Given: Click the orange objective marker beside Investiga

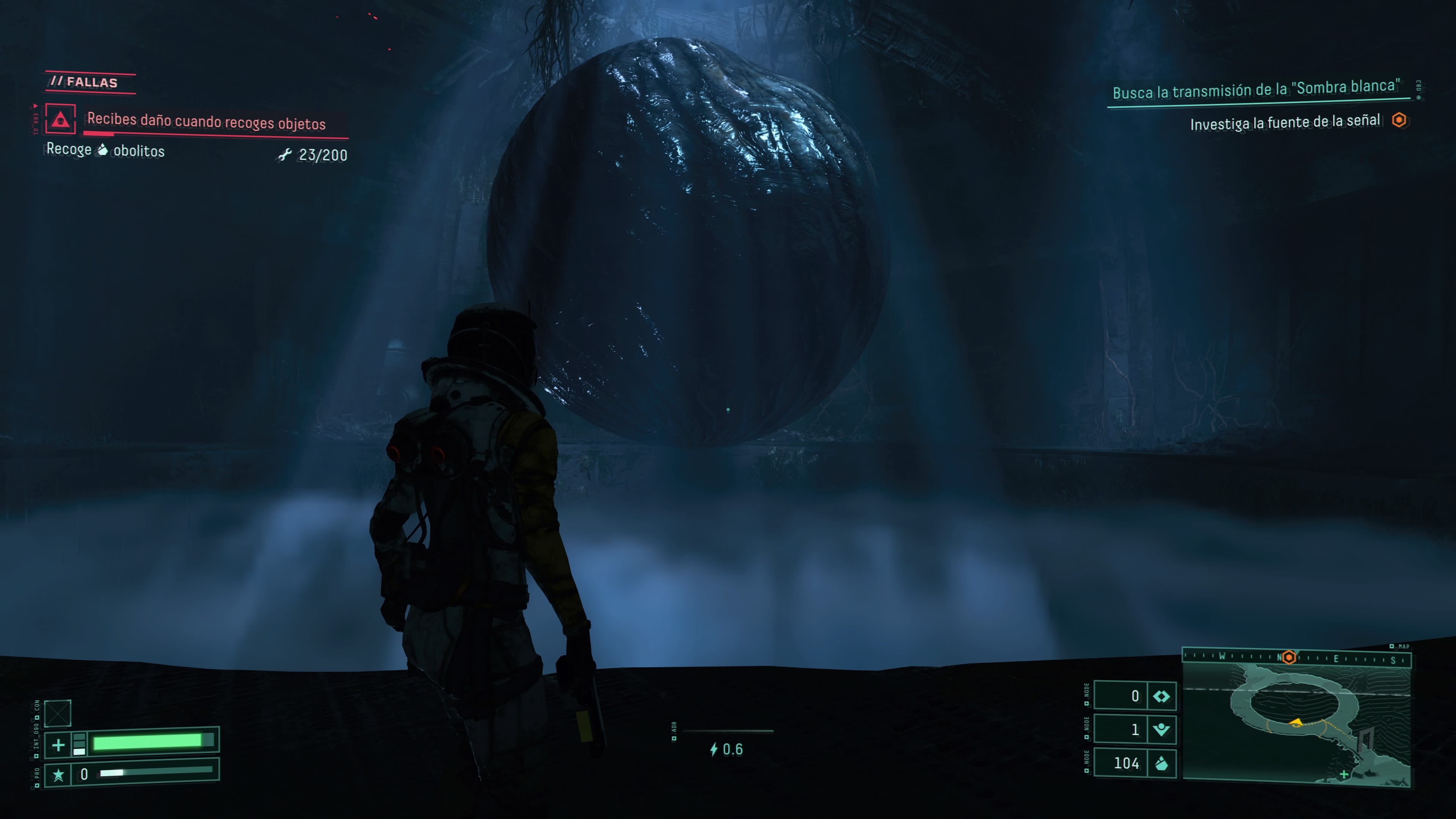Looking at the screenshot, I should click(x=1399, y=121).
